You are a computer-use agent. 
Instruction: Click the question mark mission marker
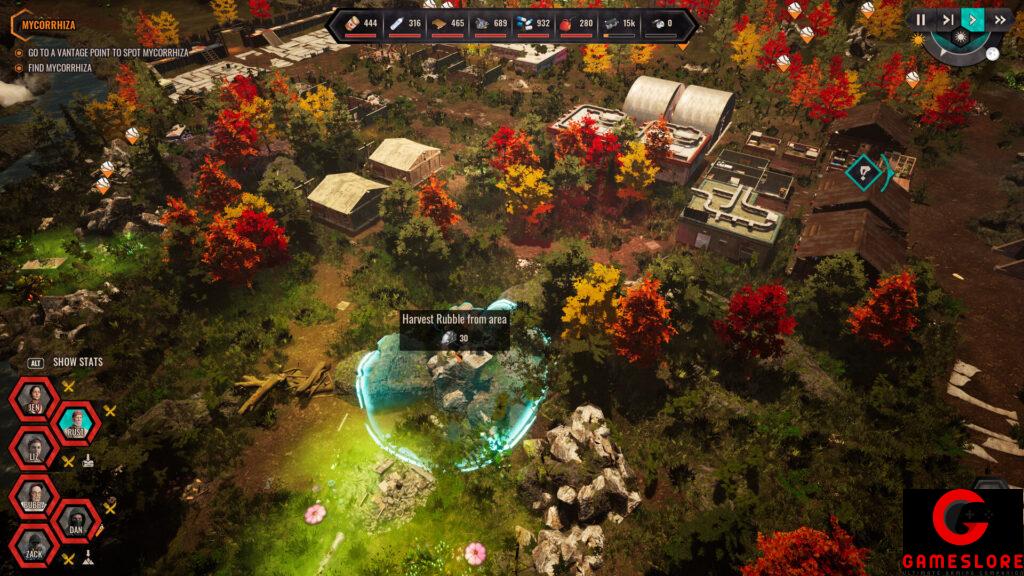click(861, 172)
